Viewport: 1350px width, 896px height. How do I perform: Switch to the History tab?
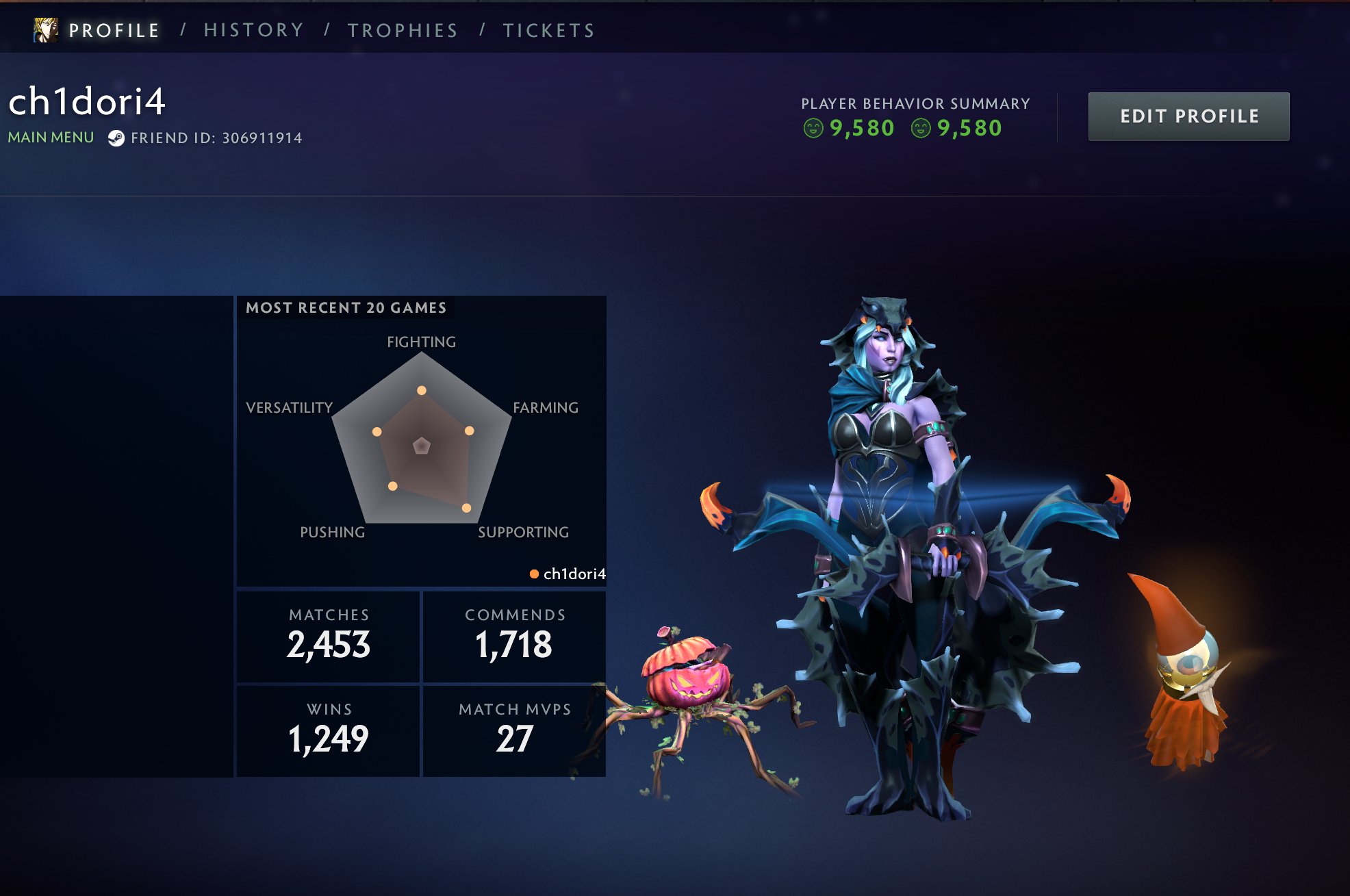pyautogui.click(x=253, y=31)
